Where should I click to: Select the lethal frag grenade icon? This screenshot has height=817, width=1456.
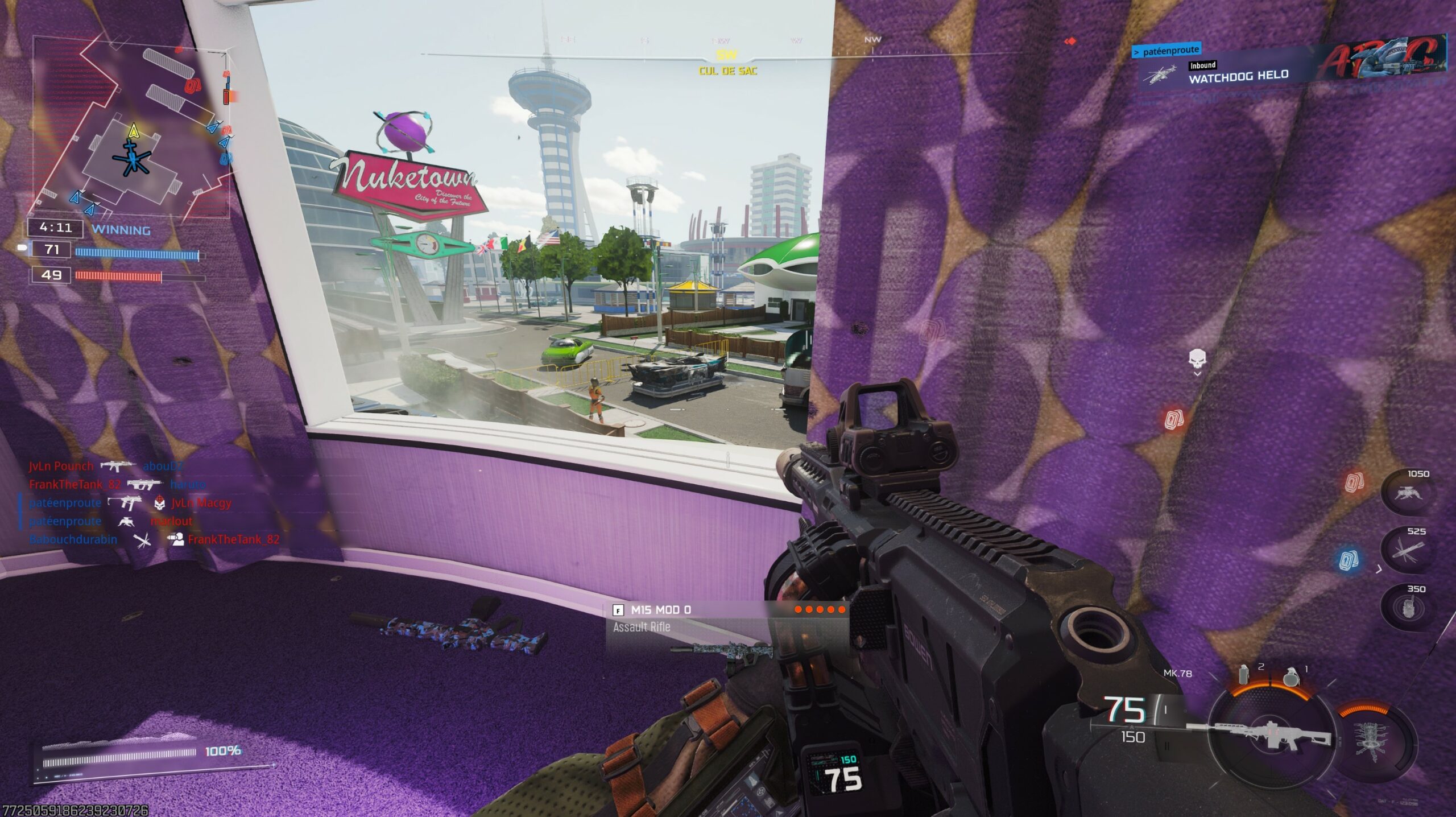pyautogui.click(x=1291, y=677)
